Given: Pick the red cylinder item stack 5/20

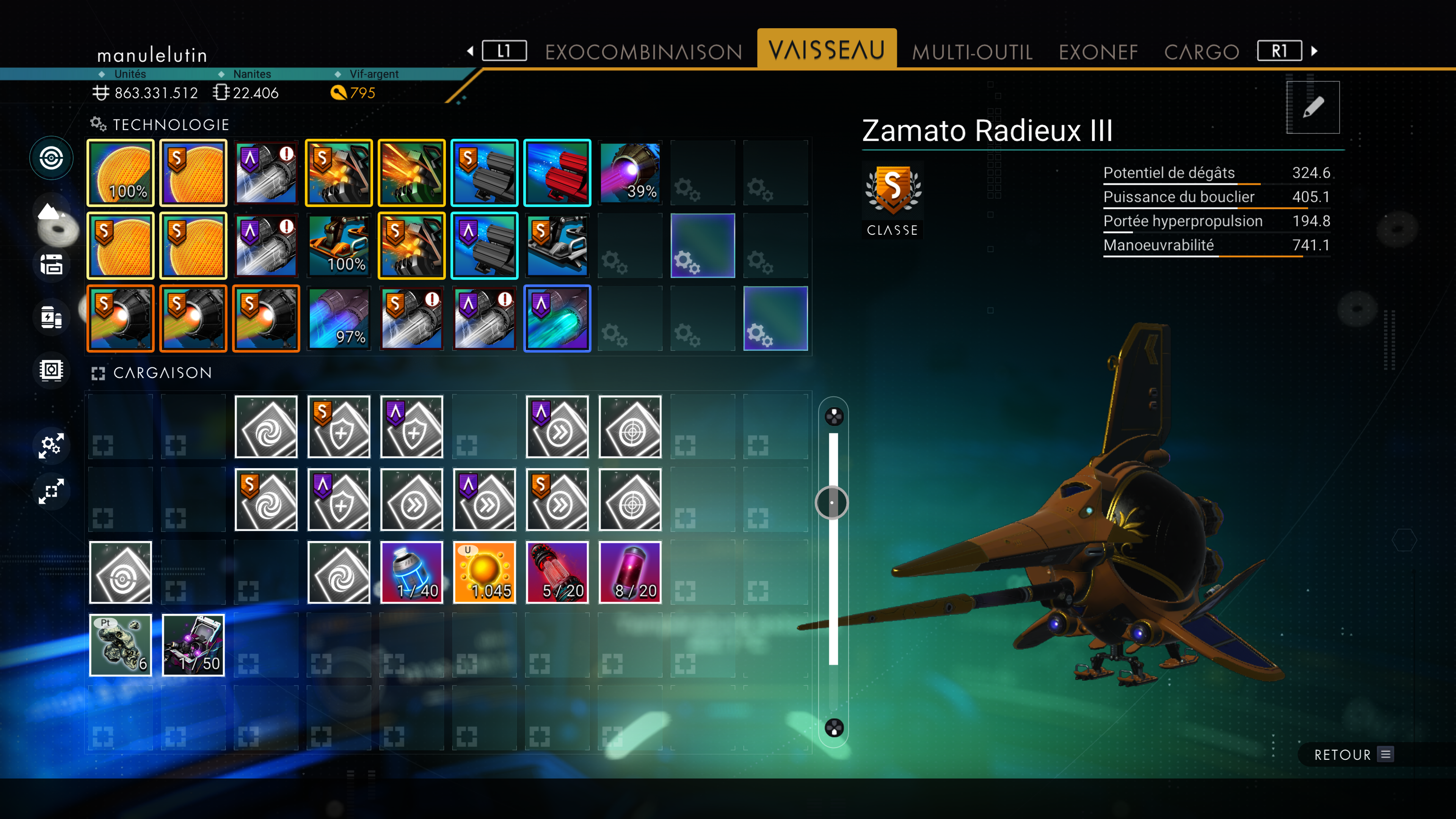Looking at the screenshot, I should click(557, 572).
